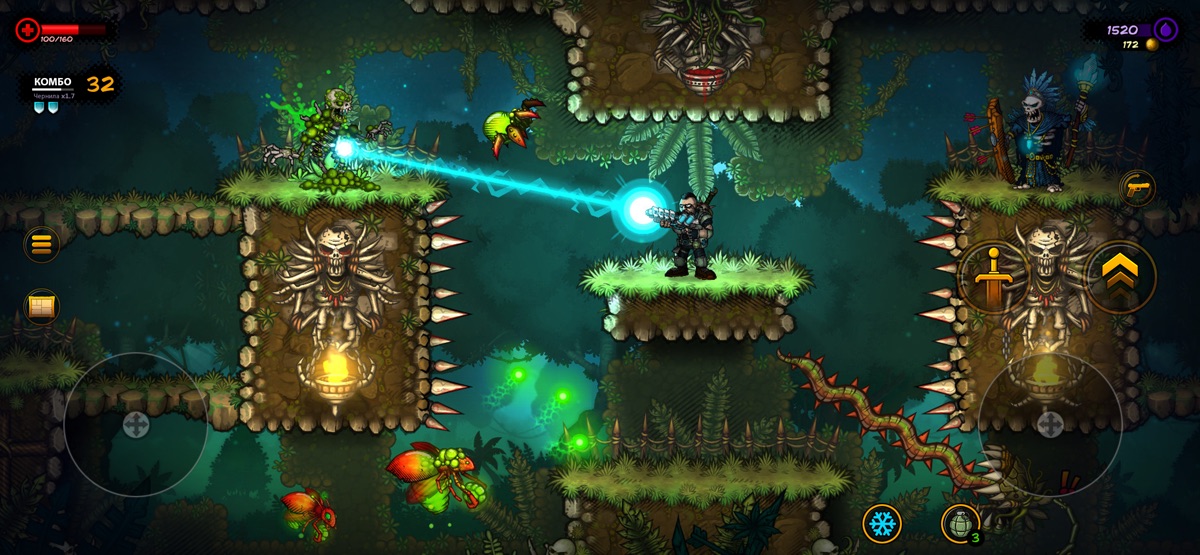Tap the sword melee attack button

992,277
